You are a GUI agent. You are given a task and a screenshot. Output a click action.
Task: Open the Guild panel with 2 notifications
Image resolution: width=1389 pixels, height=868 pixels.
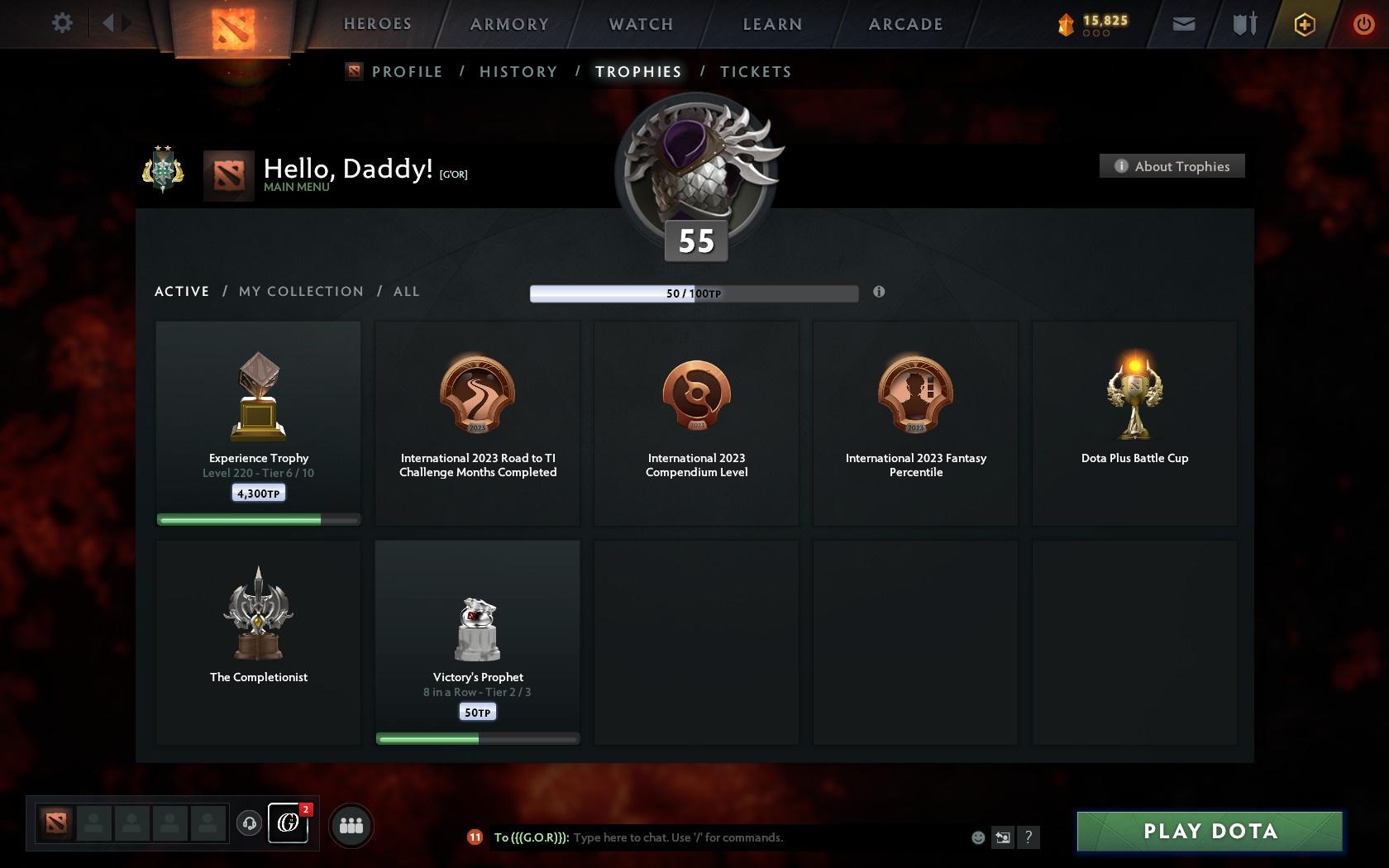(289, 824)
